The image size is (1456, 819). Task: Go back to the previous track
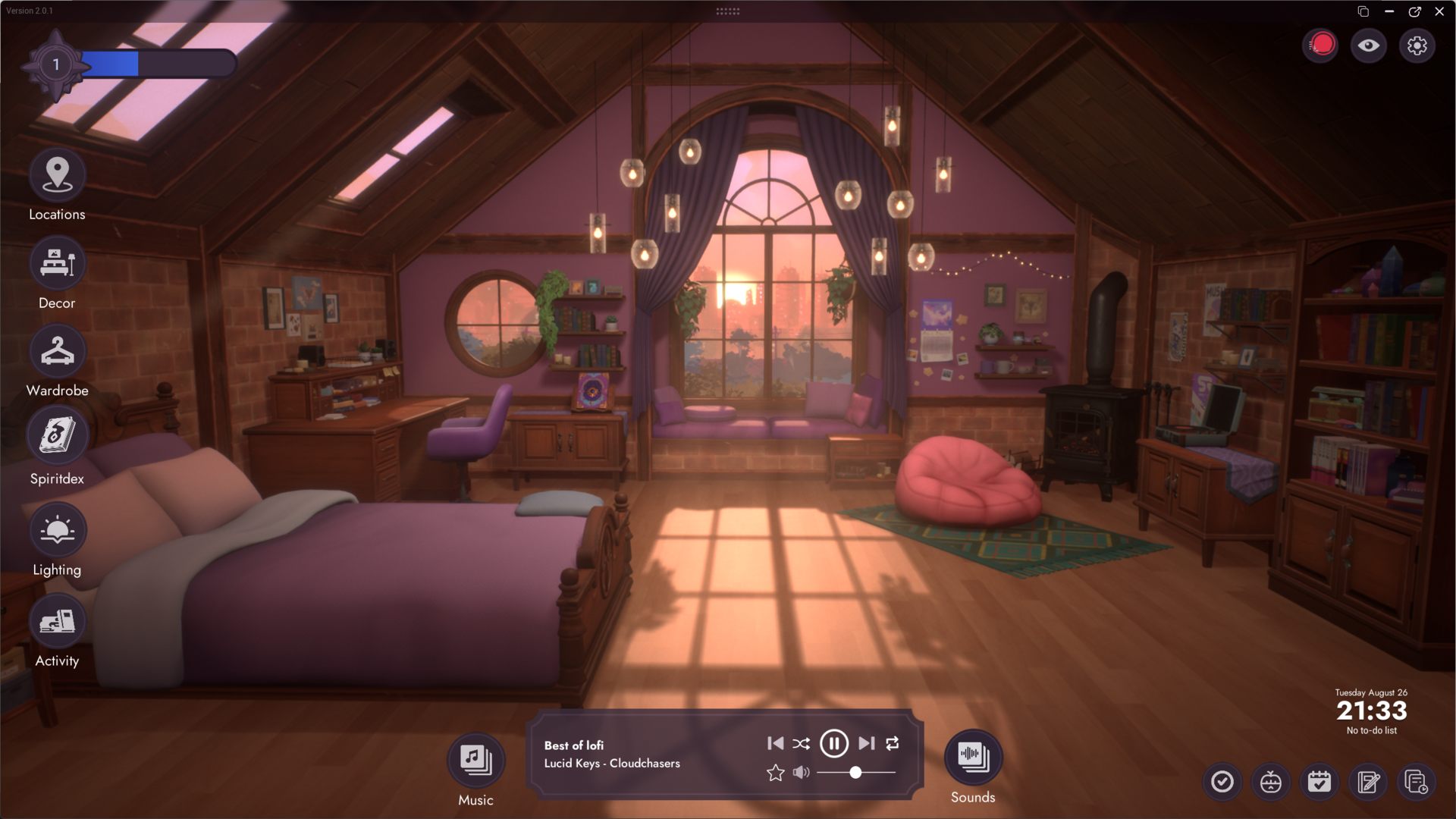tap(775, 743)
